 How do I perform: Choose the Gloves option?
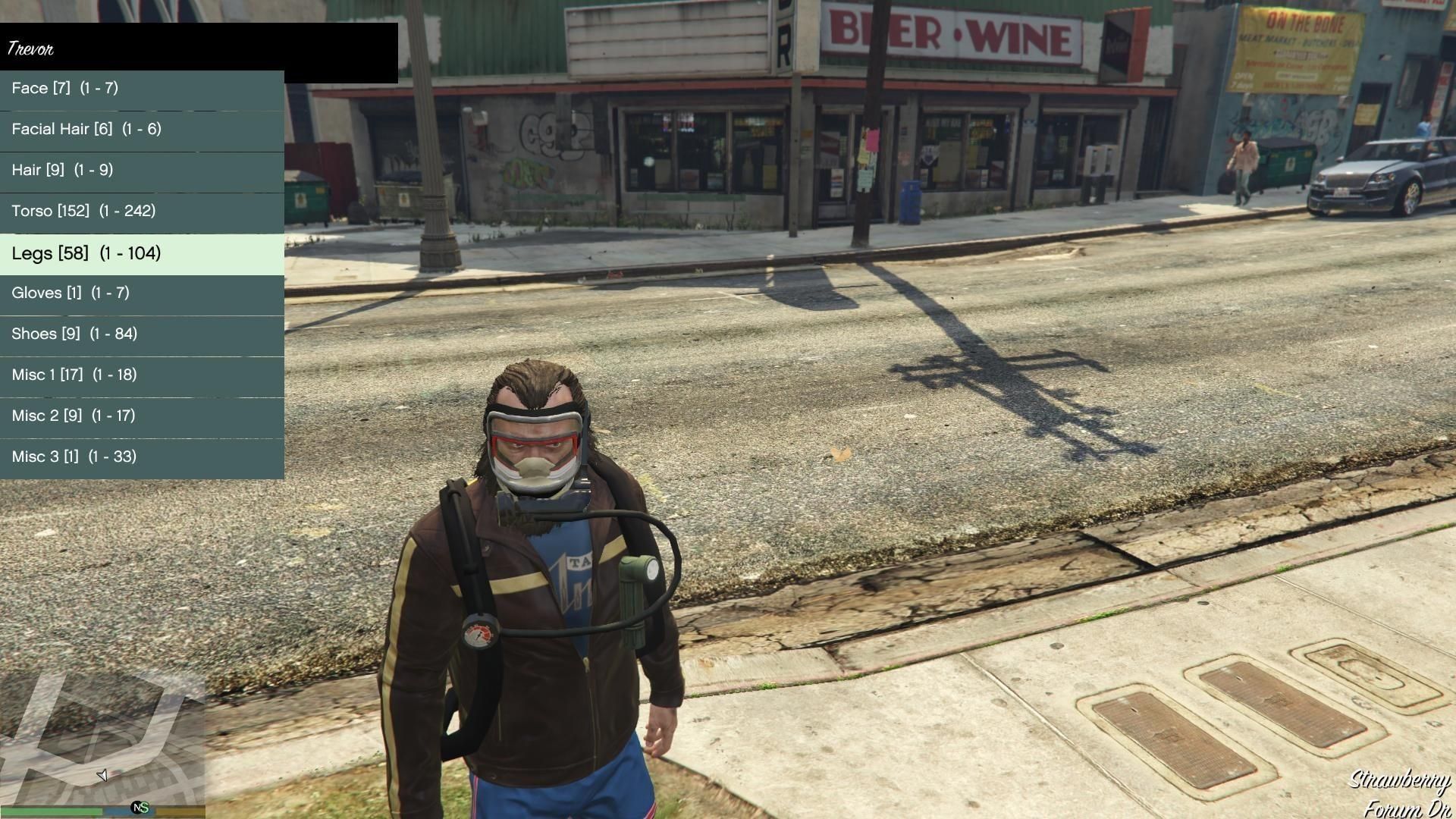pyautogui.click(x=142, y=293)
